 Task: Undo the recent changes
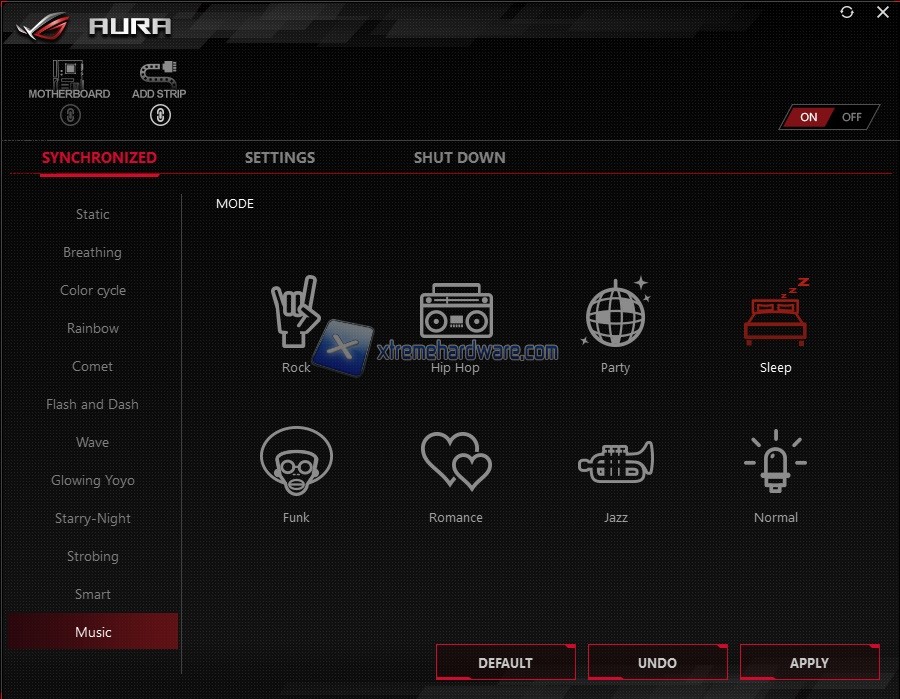pos(657,663)
